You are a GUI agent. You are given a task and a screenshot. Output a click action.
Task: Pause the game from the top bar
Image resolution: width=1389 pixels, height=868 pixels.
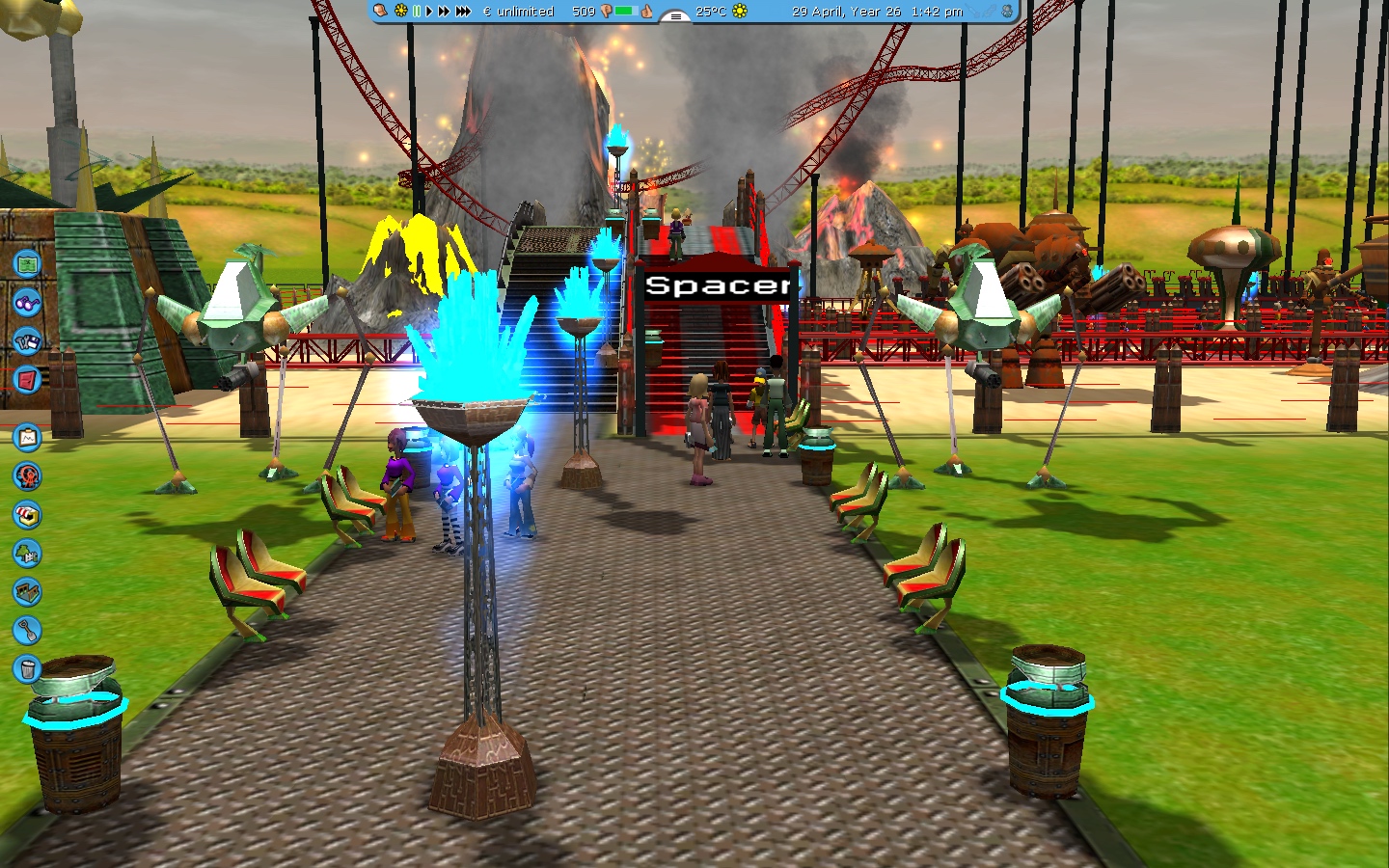pyautogui.click(x=417, y=12)
